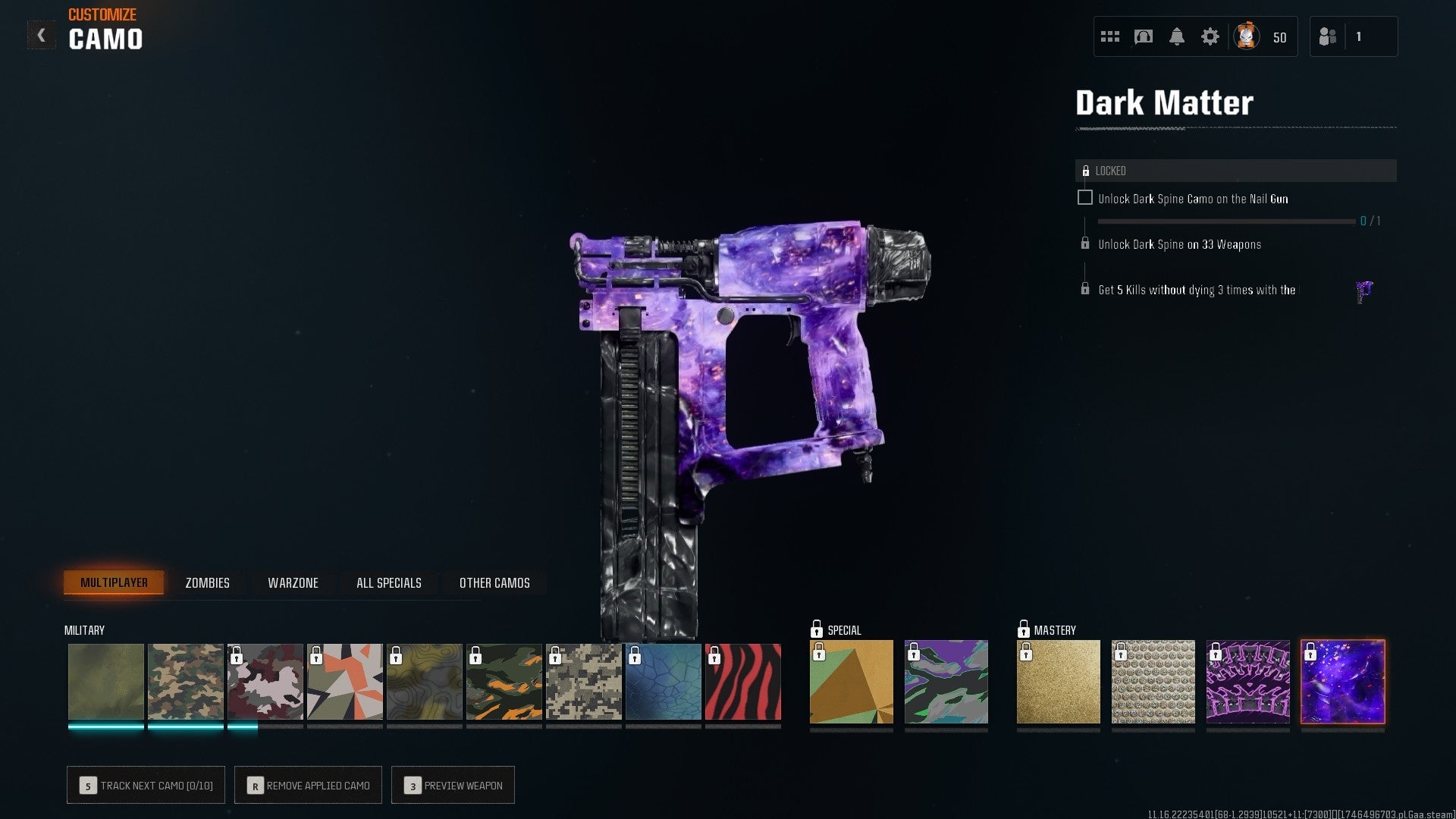Open voice chat/headset channel icon
1456x819 pixels.
(1143, 35)
